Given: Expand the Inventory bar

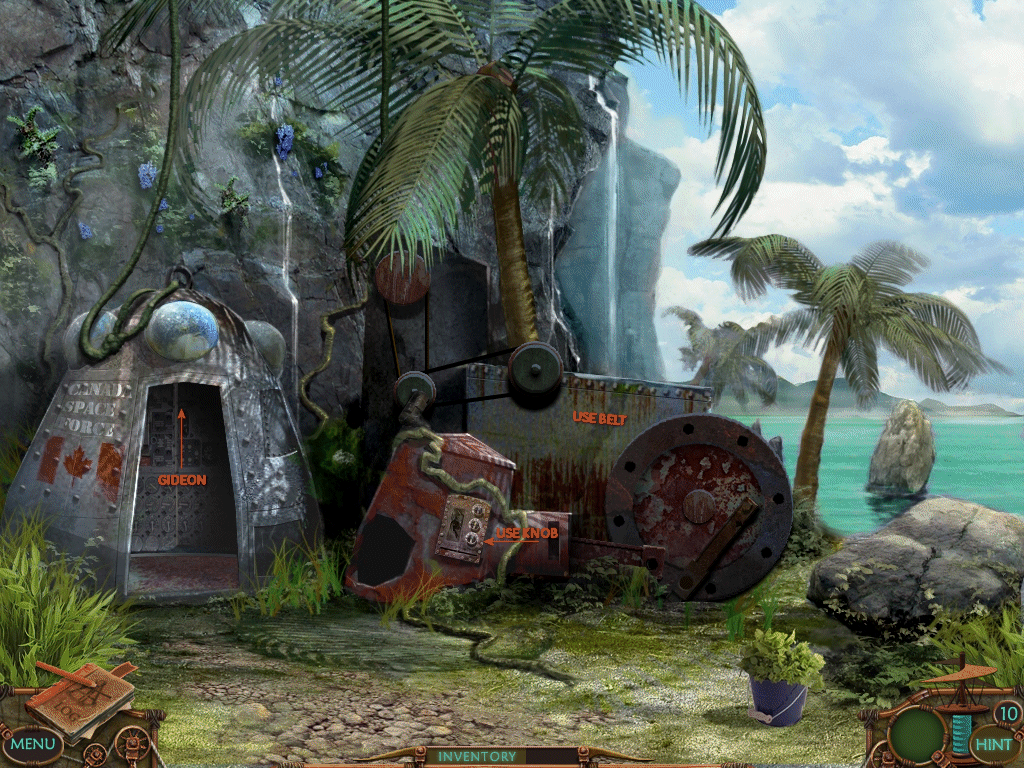Looking at the screenshot, I should coord(477,756).
